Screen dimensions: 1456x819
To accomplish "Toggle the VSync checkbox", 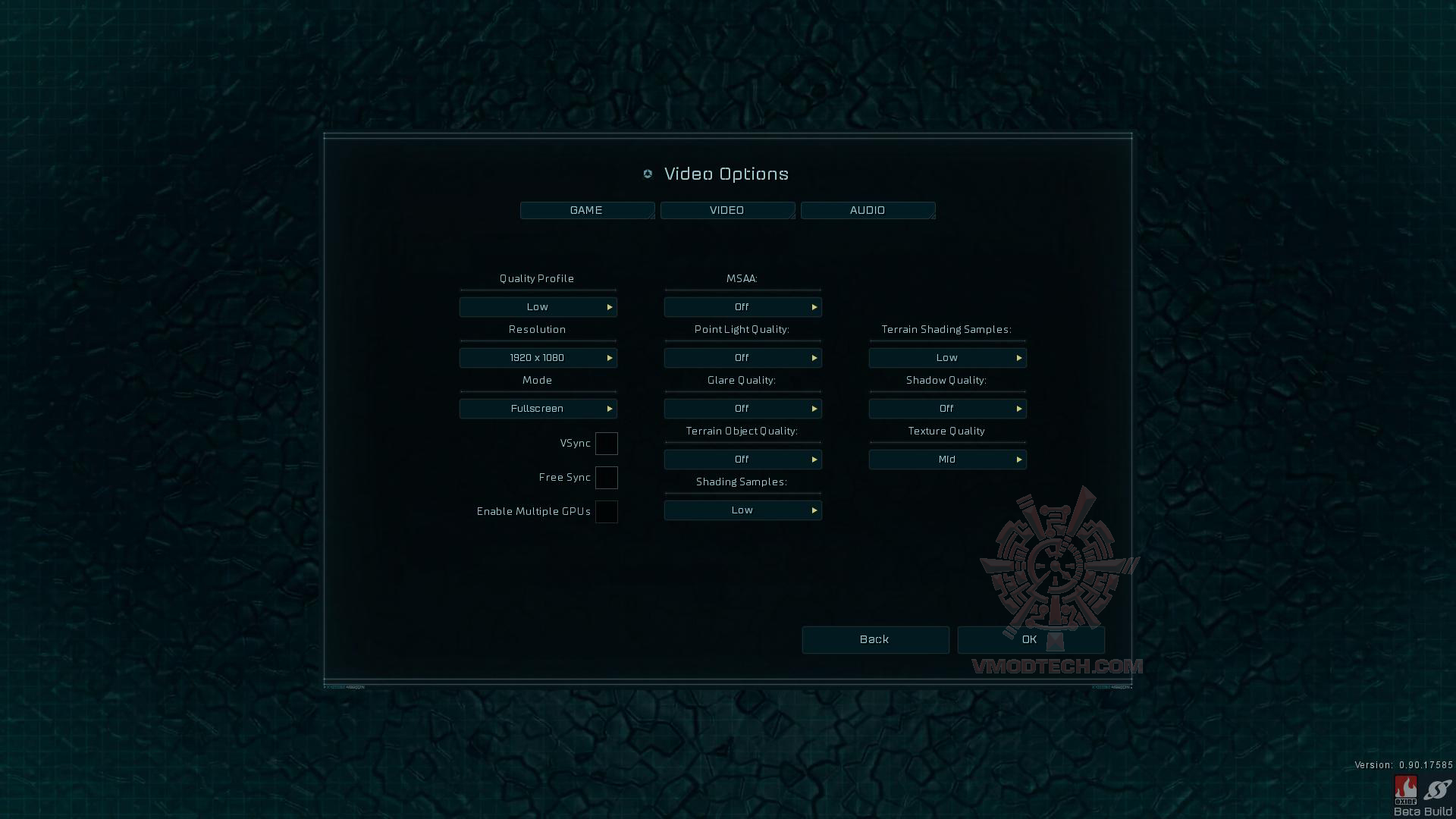I will click(x=606, y=444).
